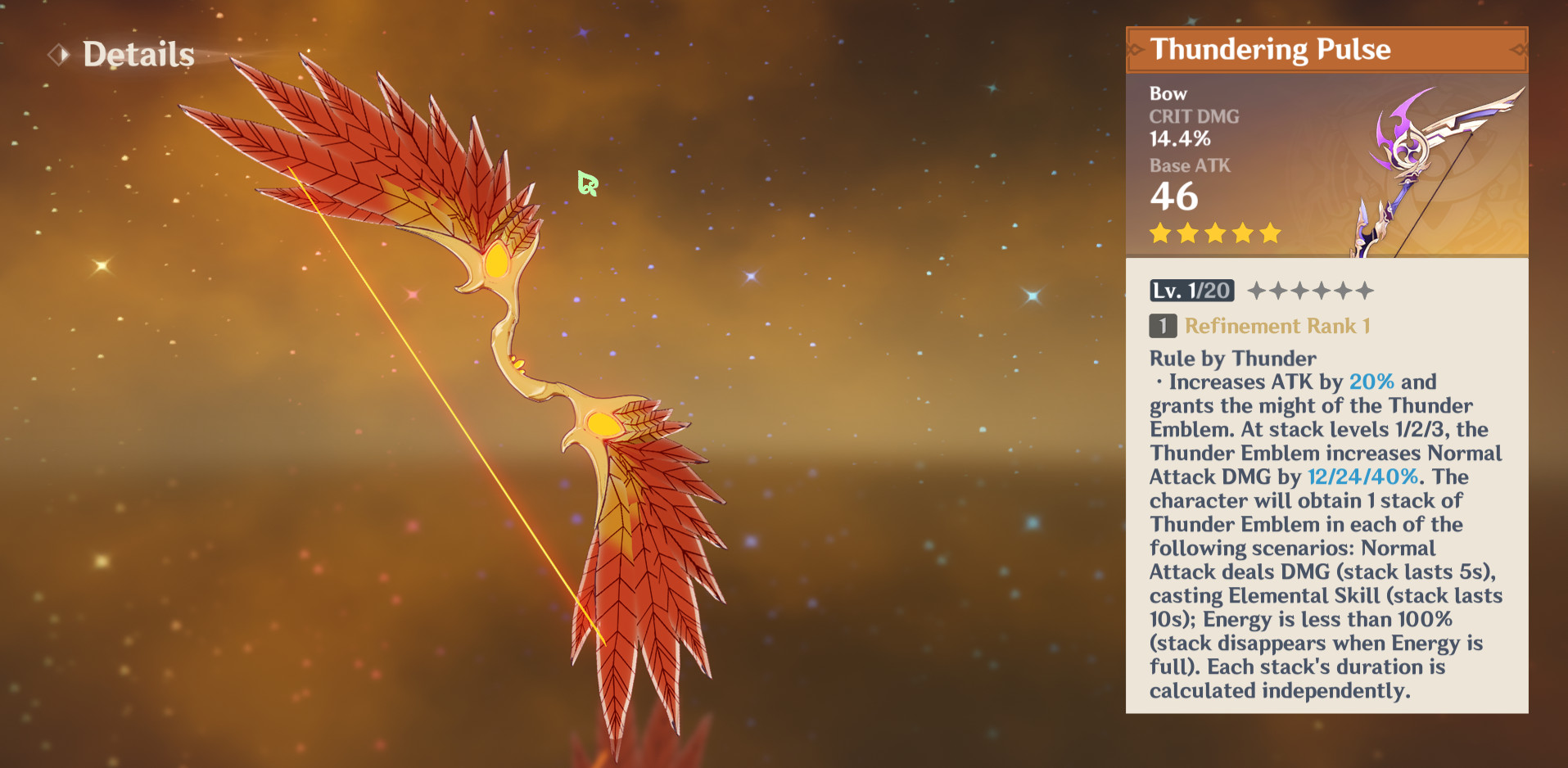Viewport: 1568px width, 768px height.
Task: Expand the Lv. 1/20 level badge
Action: pos(1192,291)
